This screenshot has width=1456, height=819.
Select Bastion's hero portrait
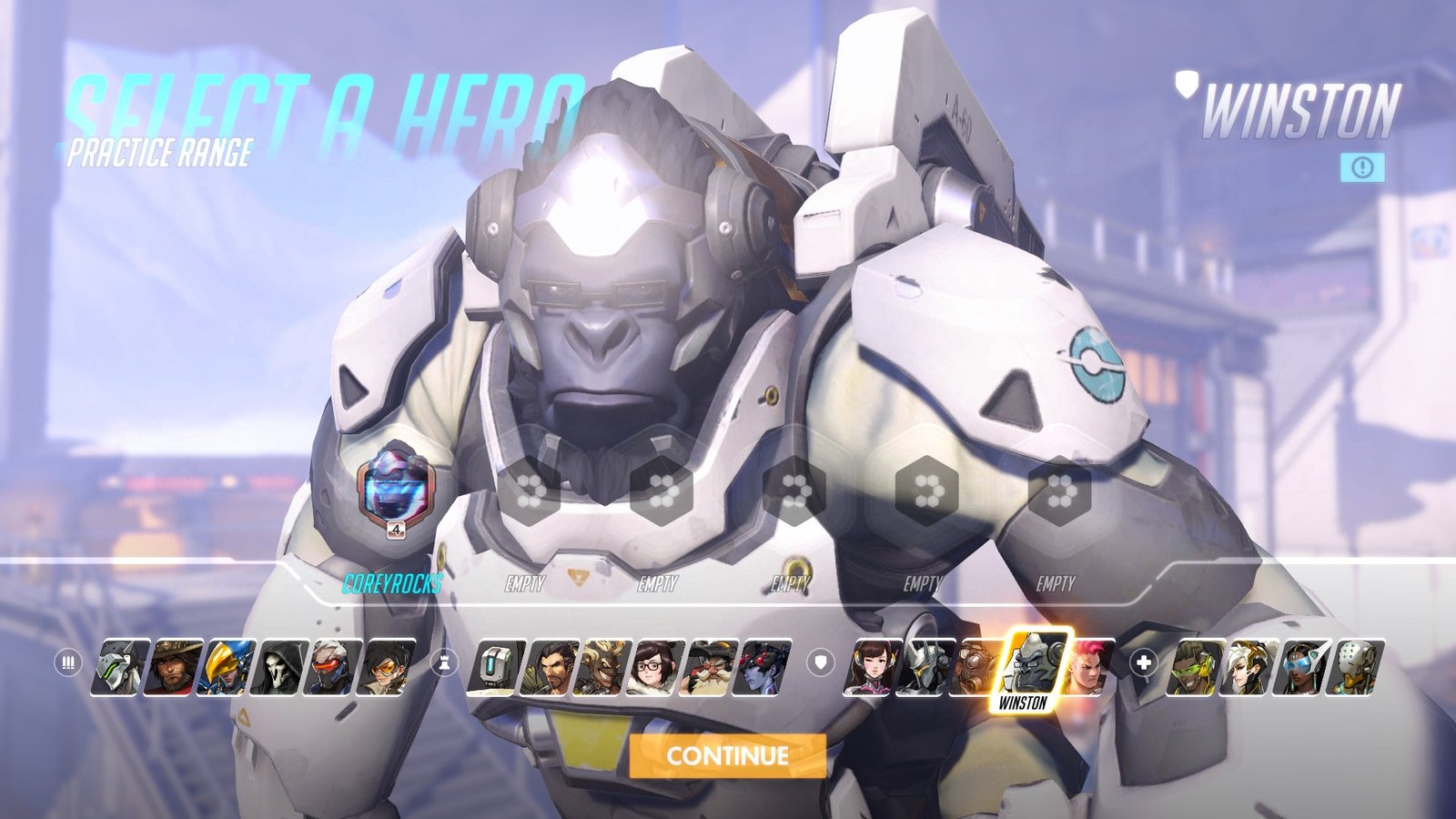pos(498,668)
